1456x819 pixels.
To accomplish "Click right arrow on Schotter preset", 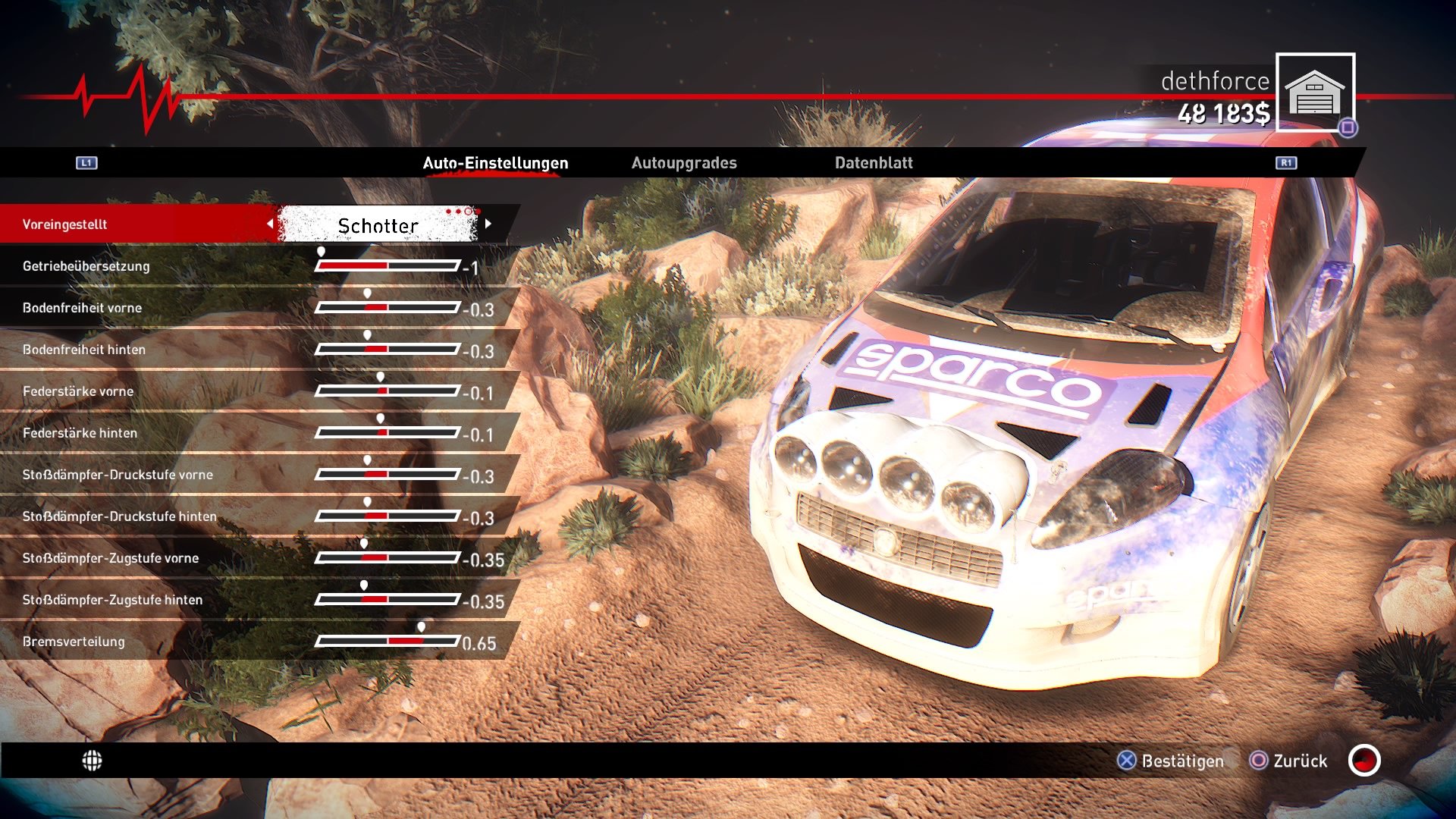I will click(x=489, y=224).
